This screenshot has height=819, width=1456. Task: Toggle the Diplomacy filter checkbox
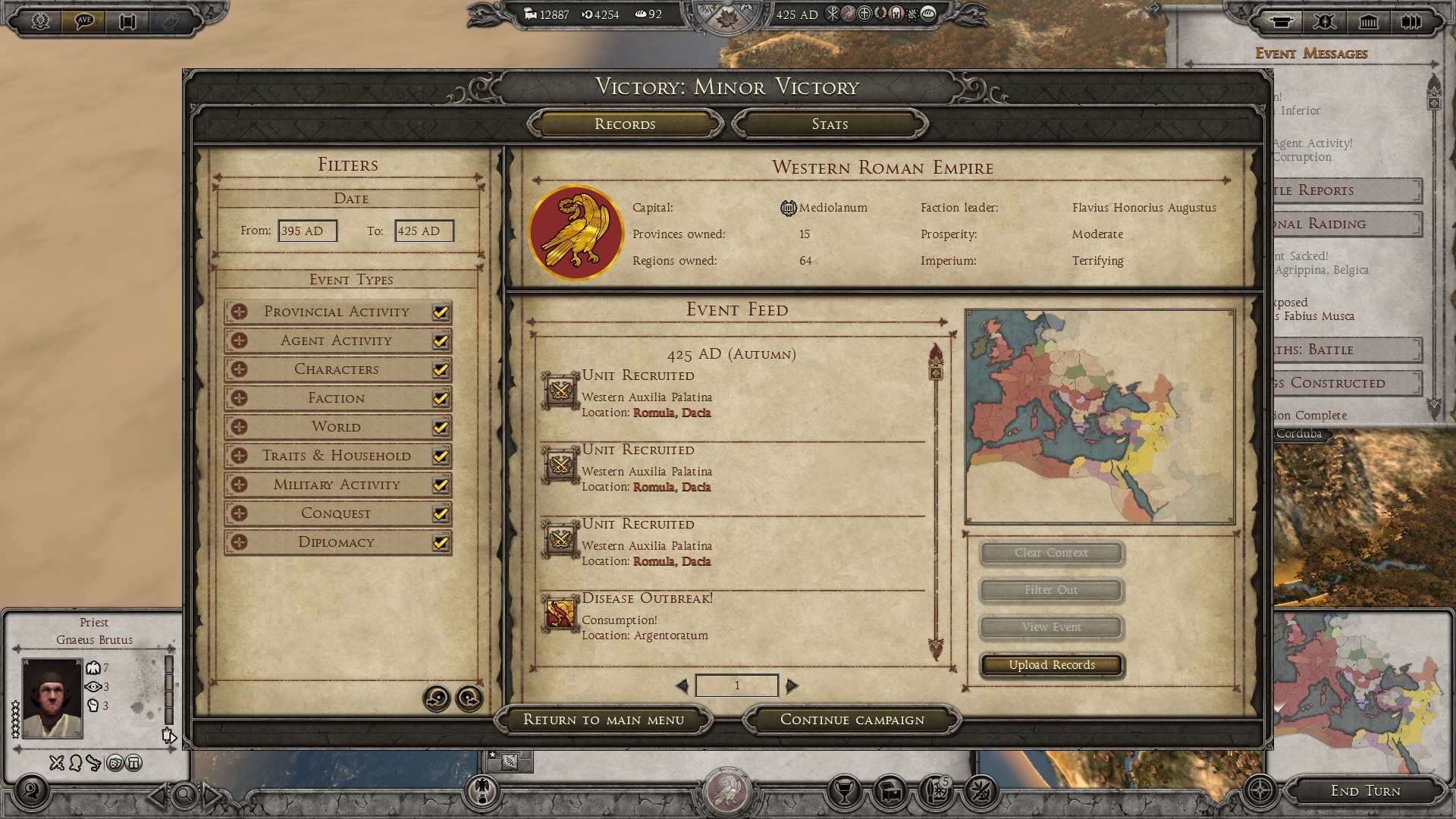[x=440, y=543]
